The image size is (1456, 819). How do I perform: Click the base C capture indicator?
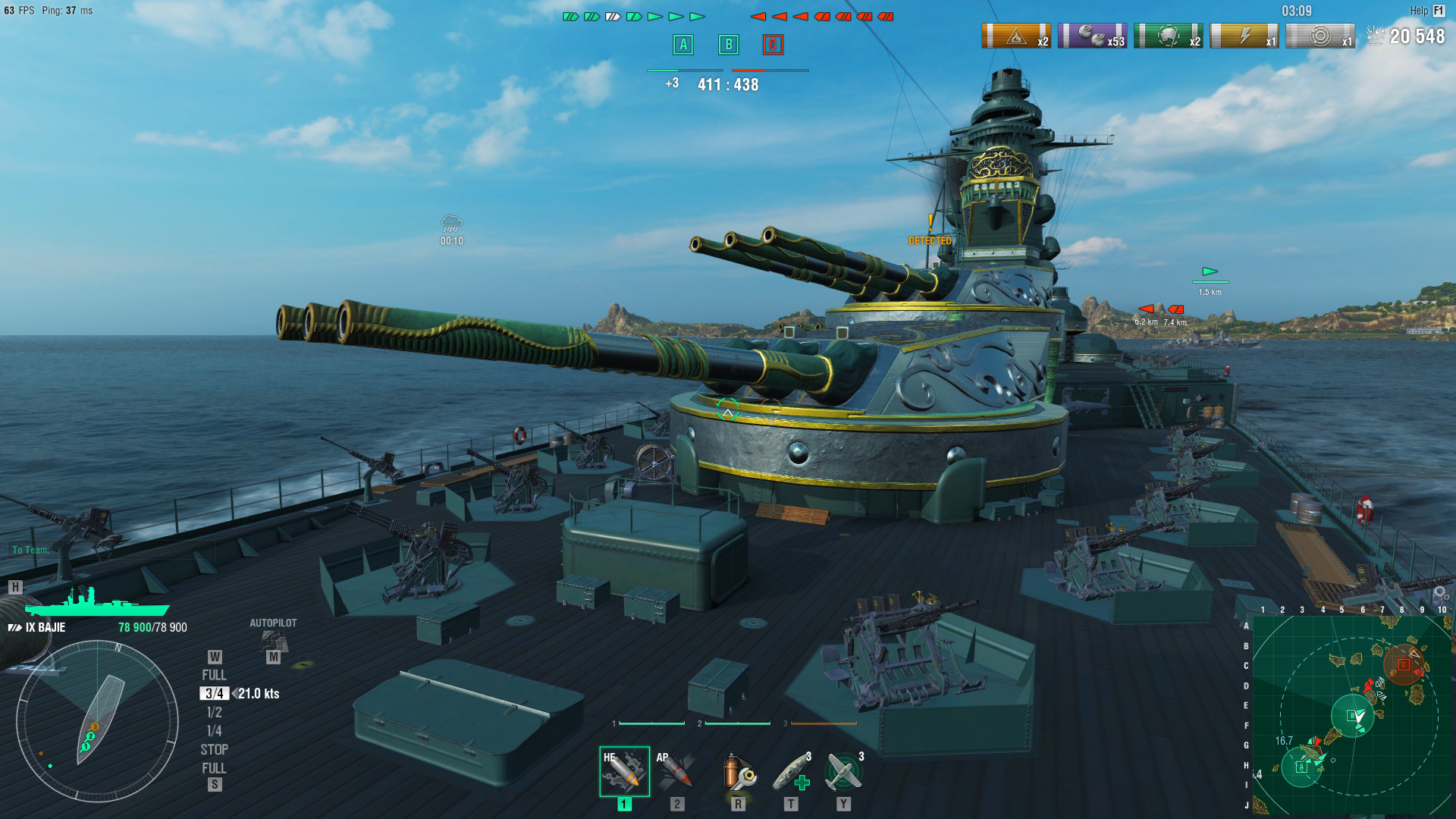773,45
